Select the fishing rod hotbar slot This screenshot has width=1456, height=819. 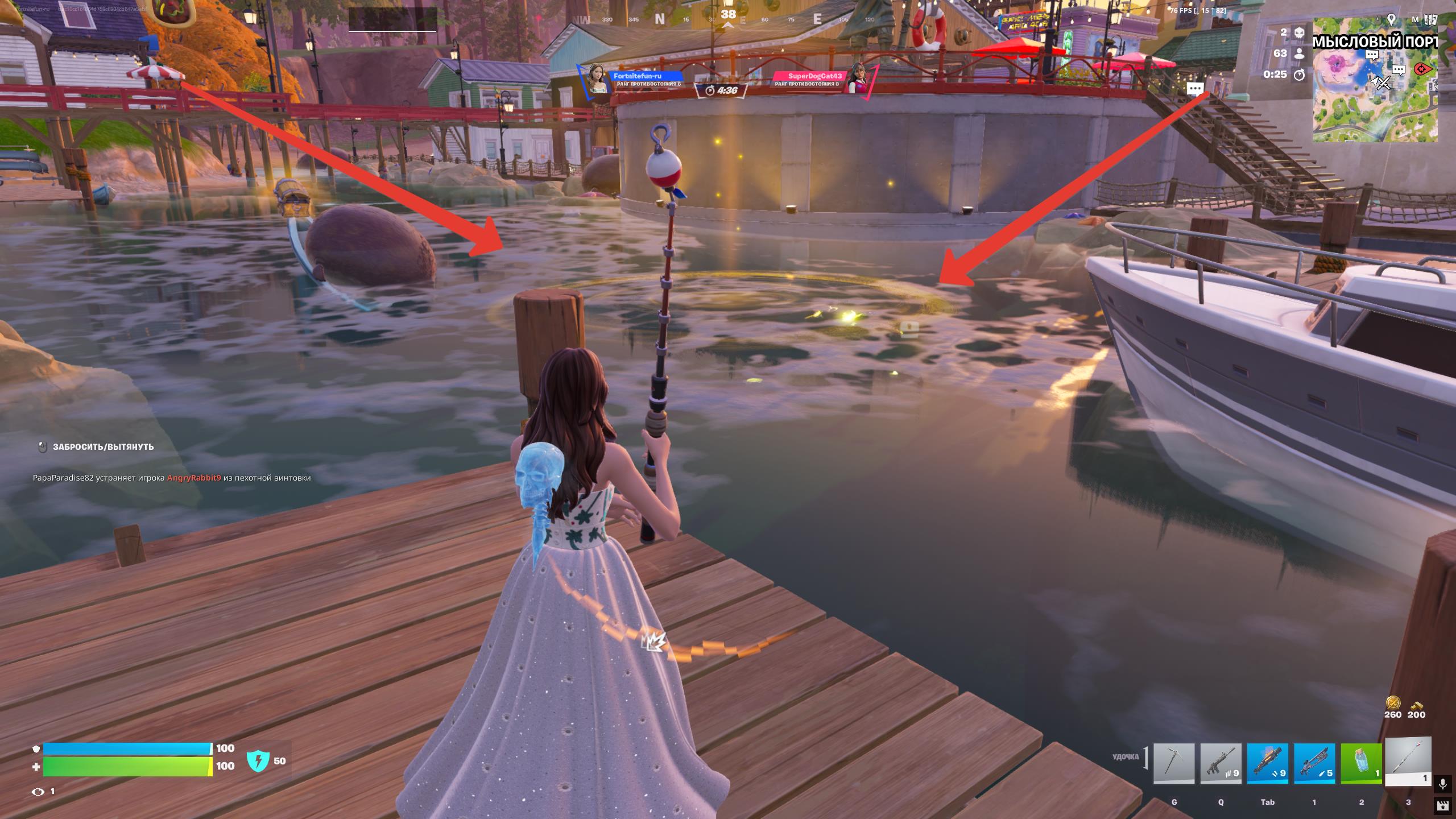coord(1408,761)
